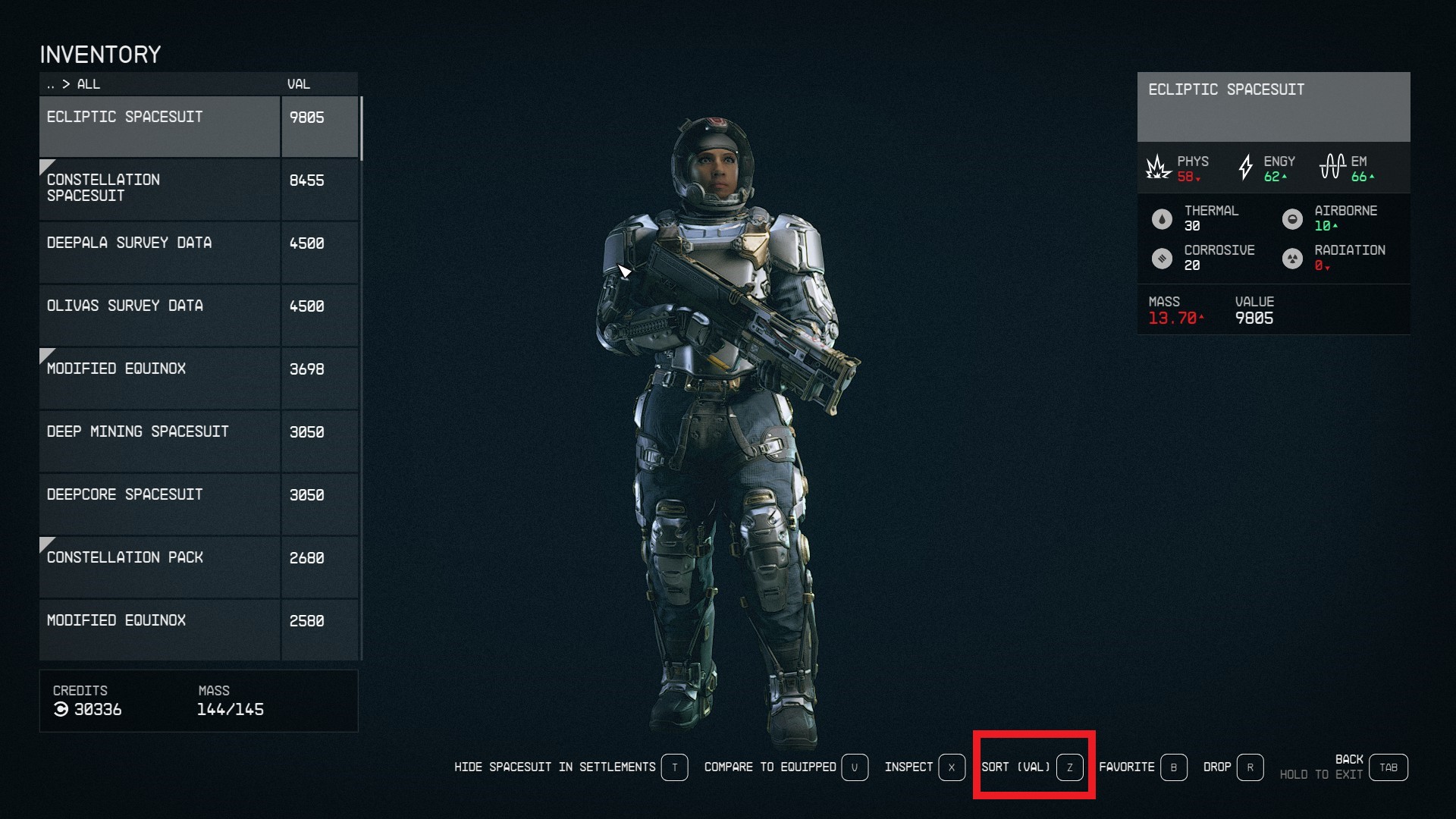1456x819 pixels.
Task: Click the Thermal resistance droplet icon
Action: pyautogui.click(x=1163, y=218)
